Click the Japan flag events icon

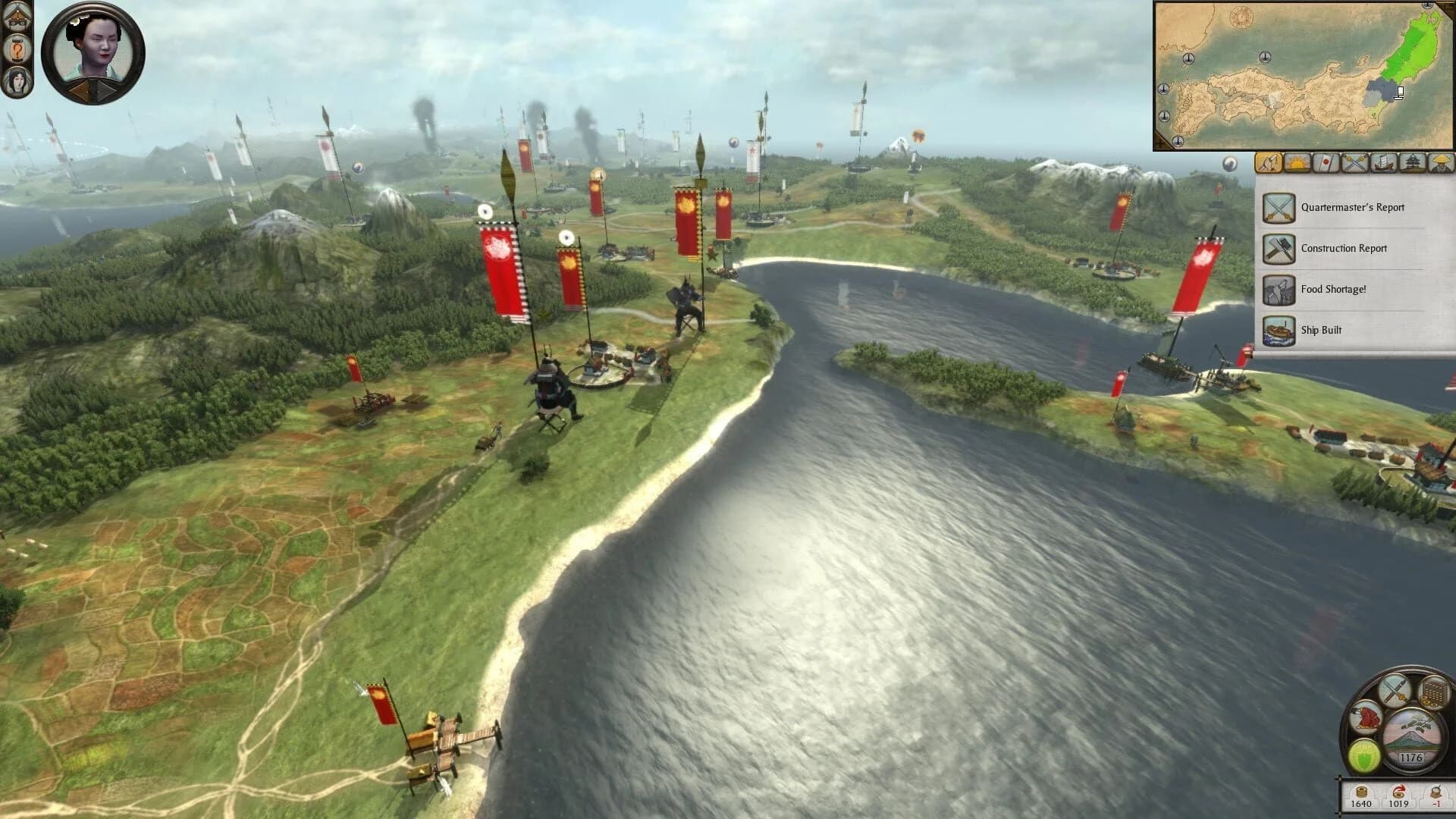(1326, 164)
